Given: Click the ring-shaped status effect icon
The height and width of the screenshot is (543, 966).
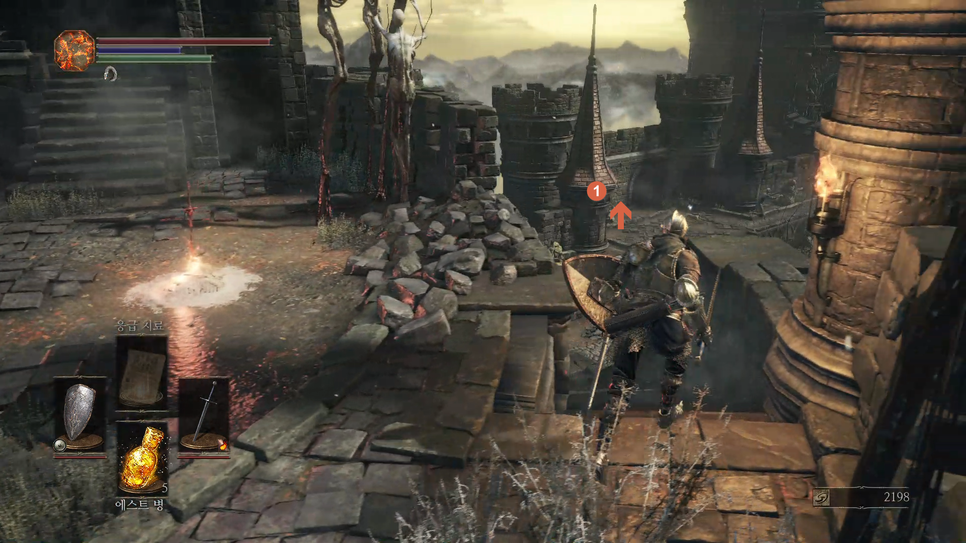Looking at the screenshot, I should click(110, 74).
